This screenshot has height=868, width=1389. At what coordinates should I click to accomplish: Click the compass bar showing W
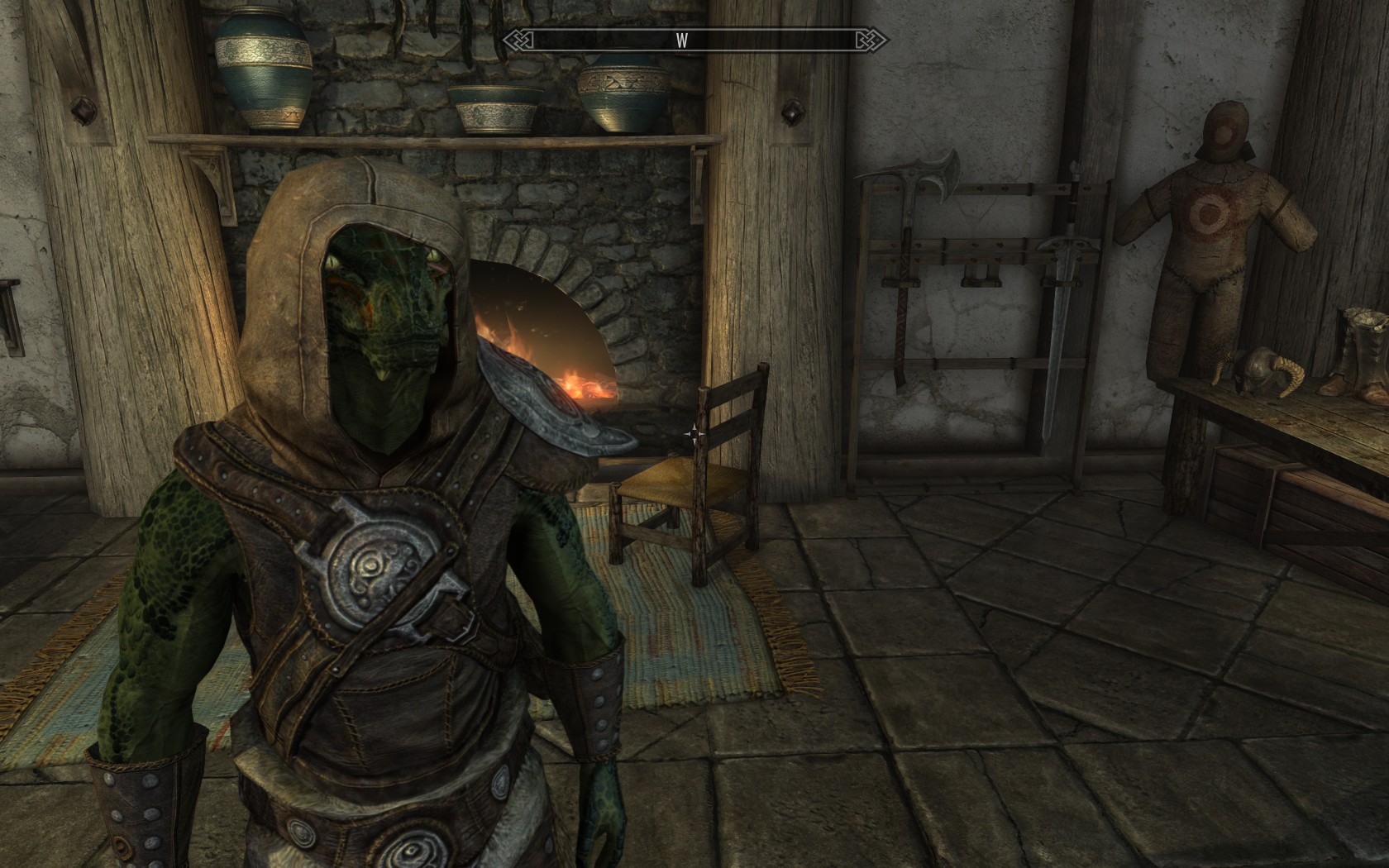694,41
